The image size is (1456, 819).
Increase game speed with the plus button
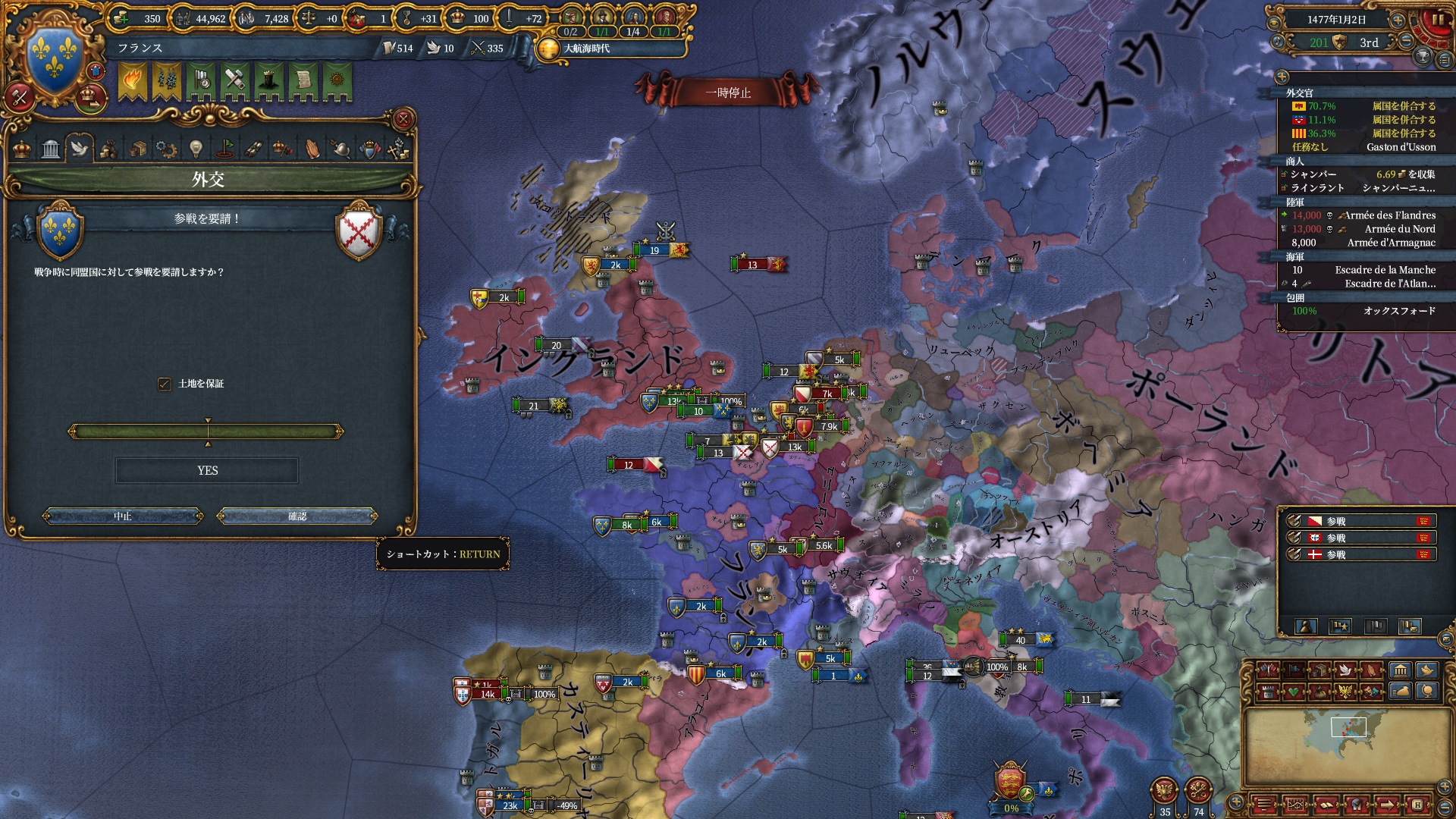coord(1398,20)
